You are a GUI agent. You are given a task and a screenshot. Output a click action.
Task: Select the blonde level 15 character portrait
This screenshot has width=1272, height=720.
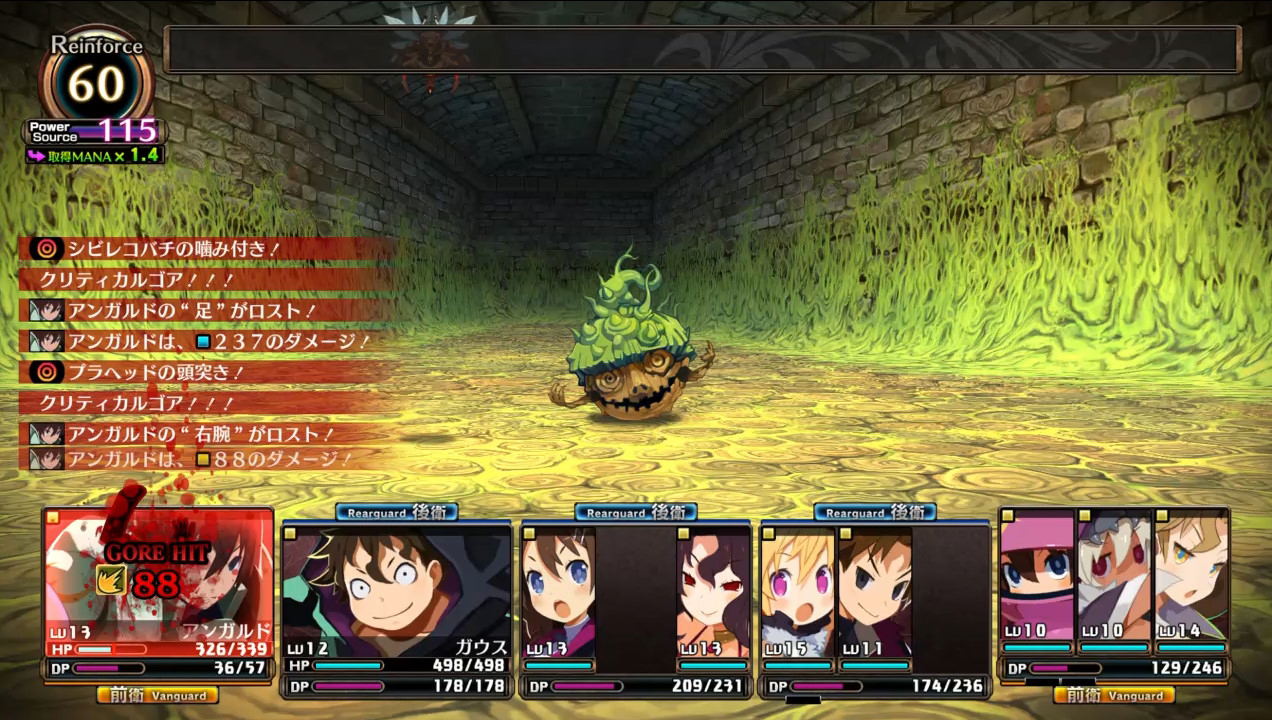click(x=798, y=592)
